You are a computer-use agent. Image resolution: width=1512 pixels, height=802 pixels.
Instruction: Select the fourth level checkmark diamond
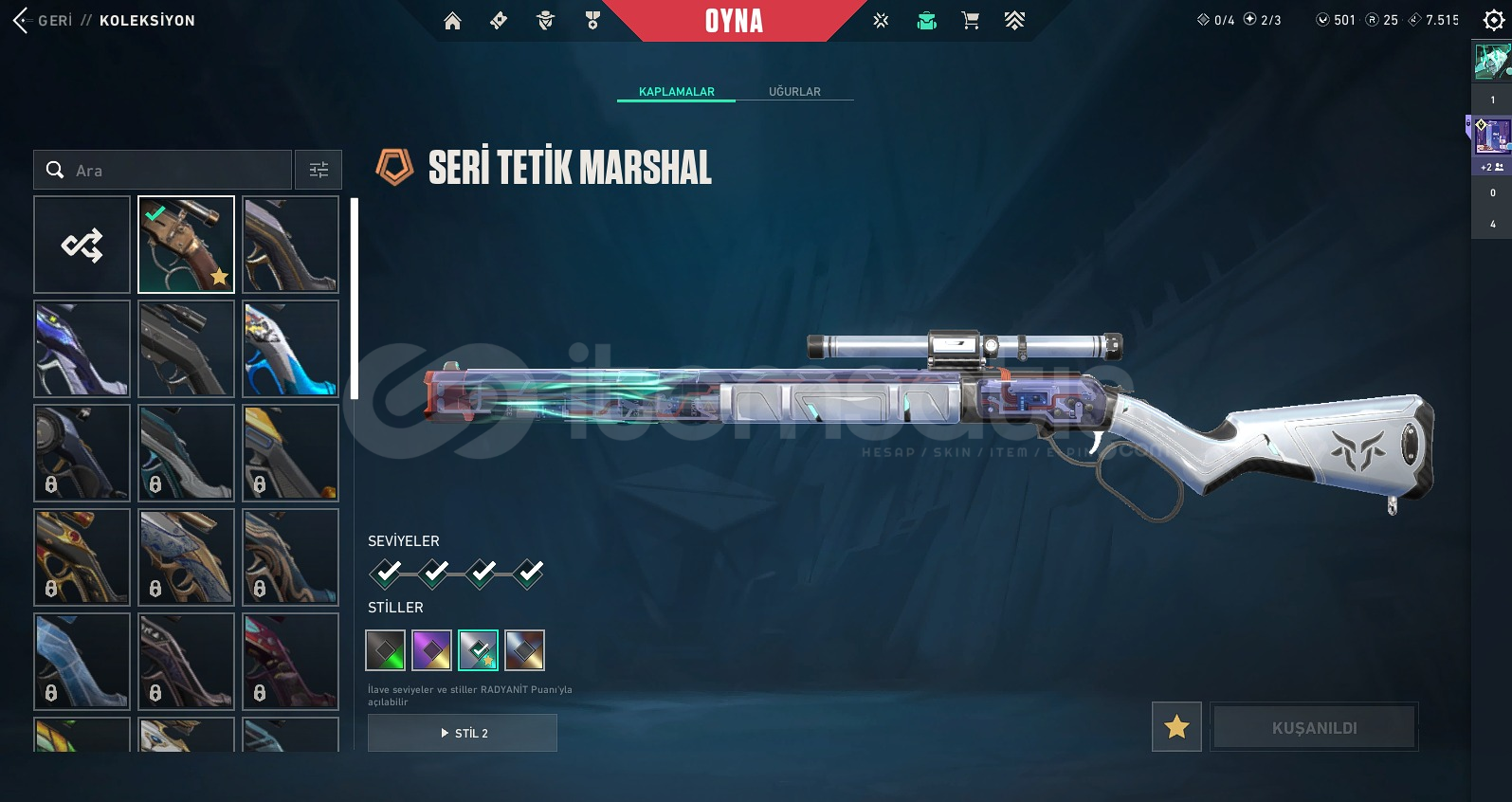529,573
